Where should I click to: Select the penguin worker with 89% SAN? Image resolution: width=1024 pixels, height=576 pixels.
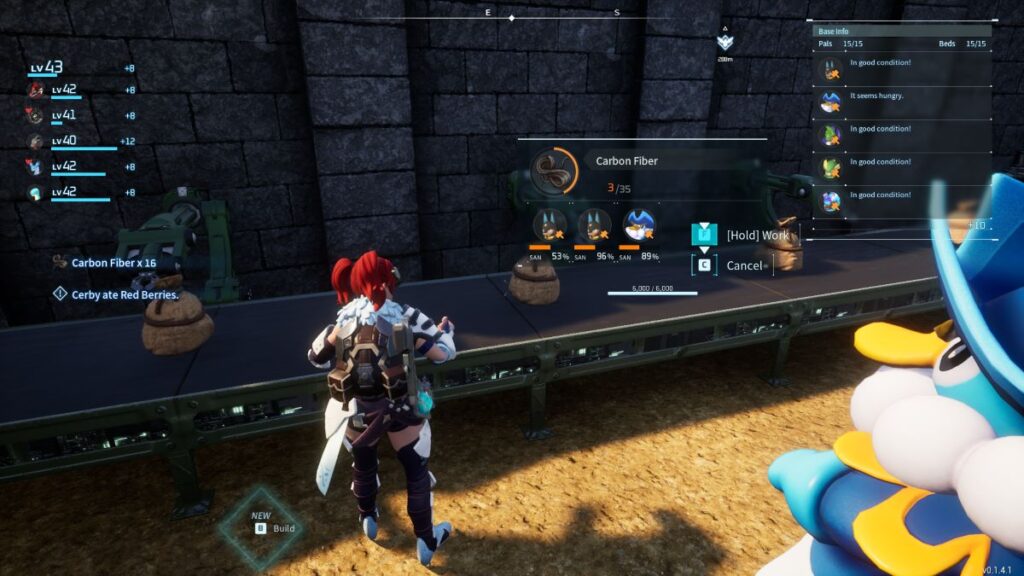coord(639,225)
